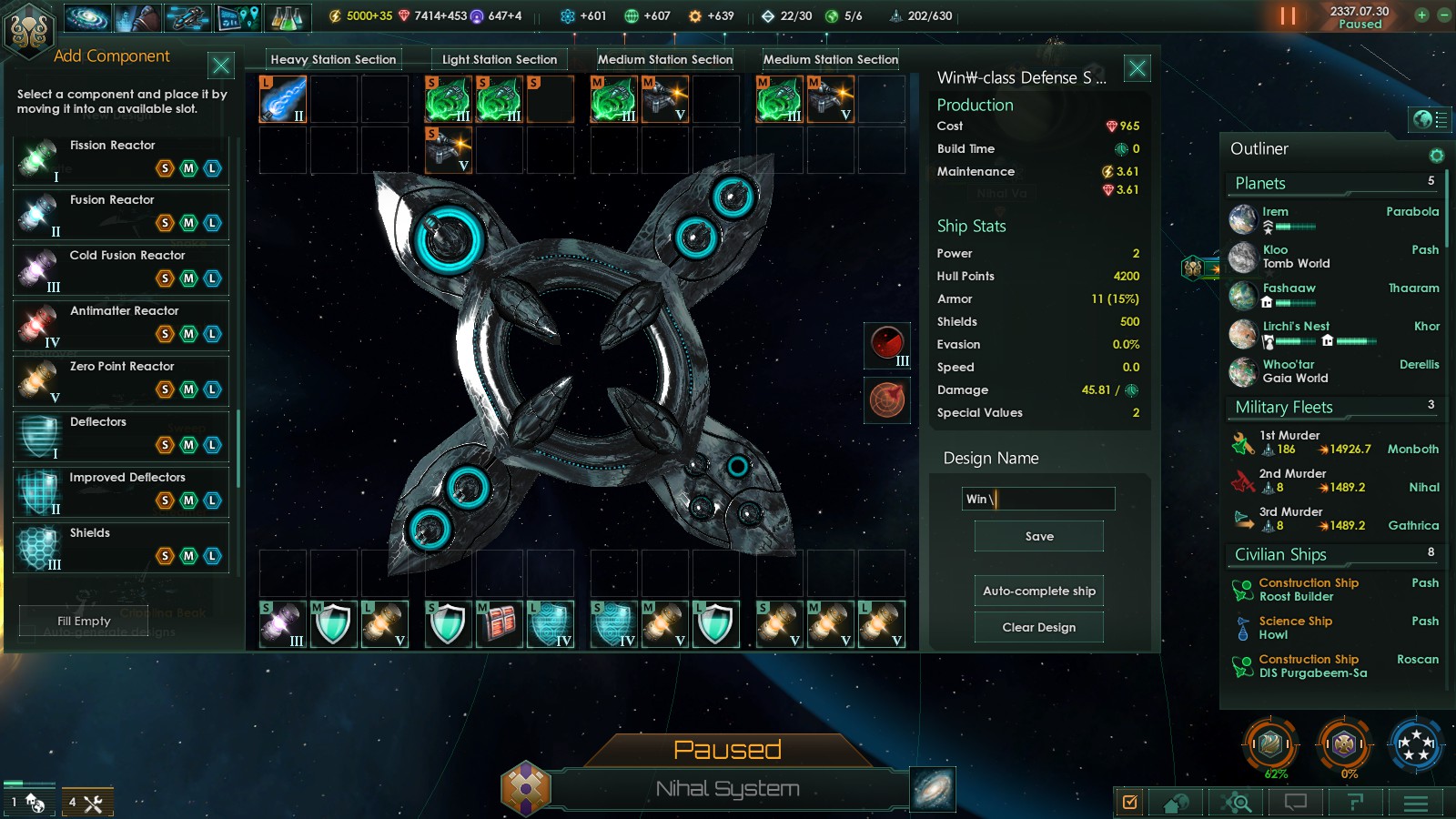Select the Fission Reactor component

(121, 159)
